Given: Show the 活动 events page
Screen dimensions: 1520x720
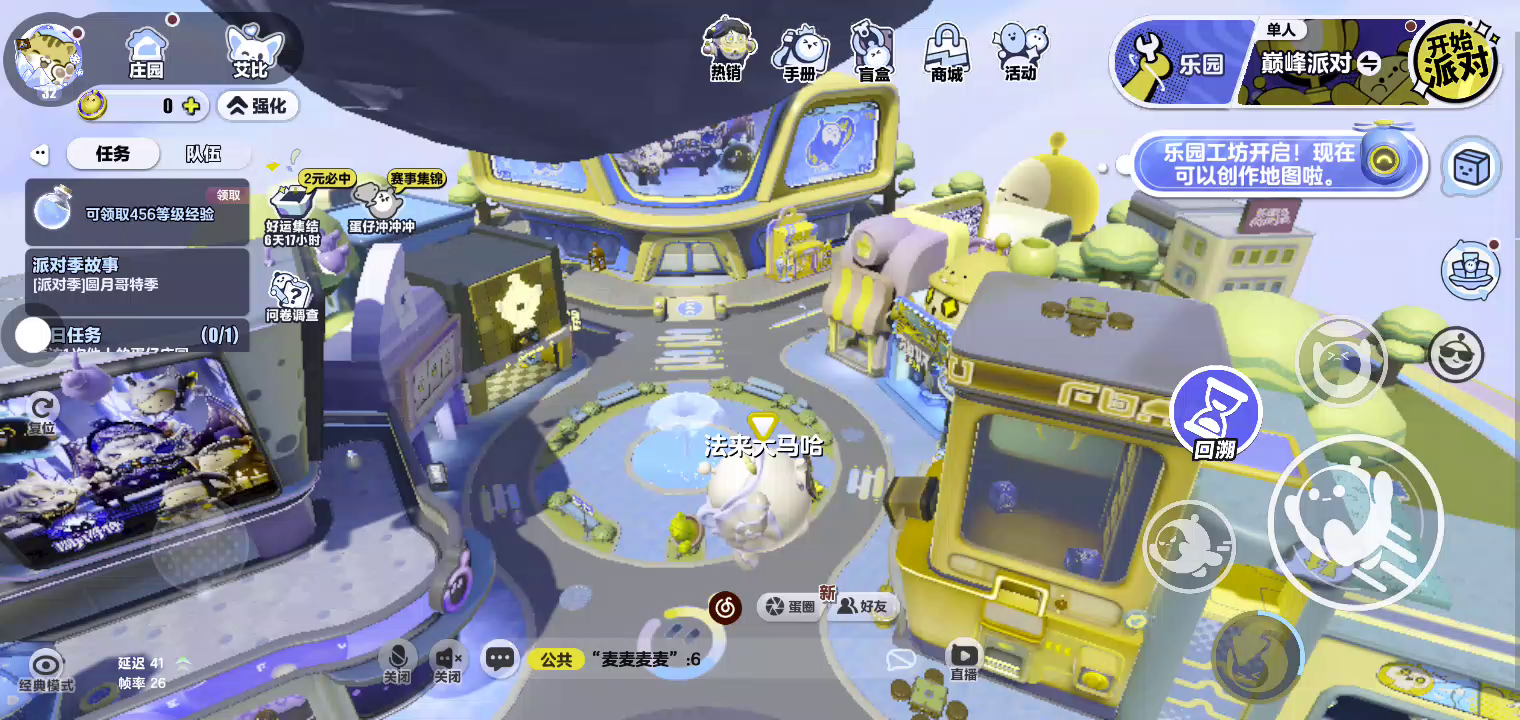Looking at the screenshot, I should point(1020,52).
